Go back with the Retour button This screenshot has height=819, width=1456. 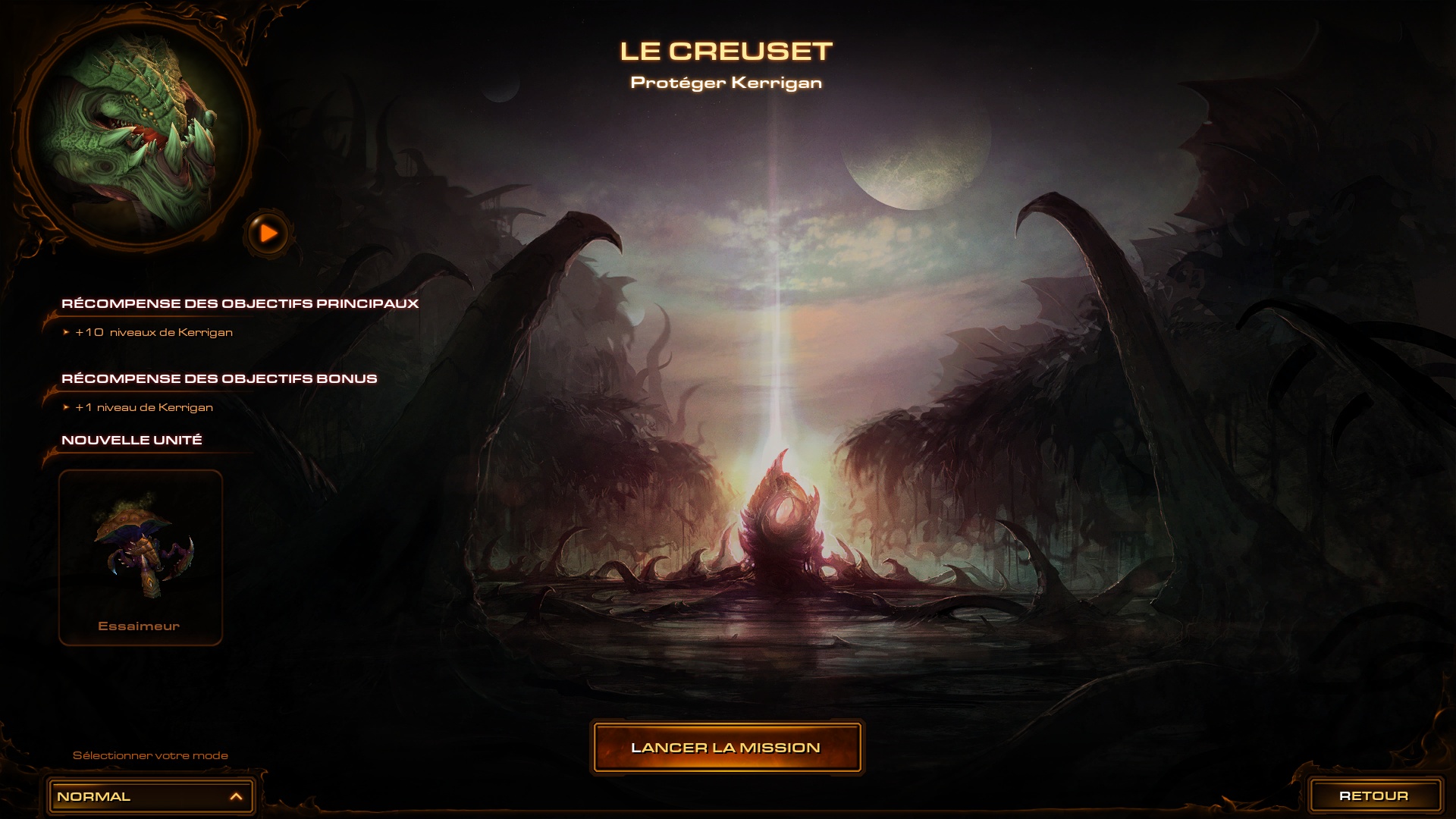click(1374, 795)
